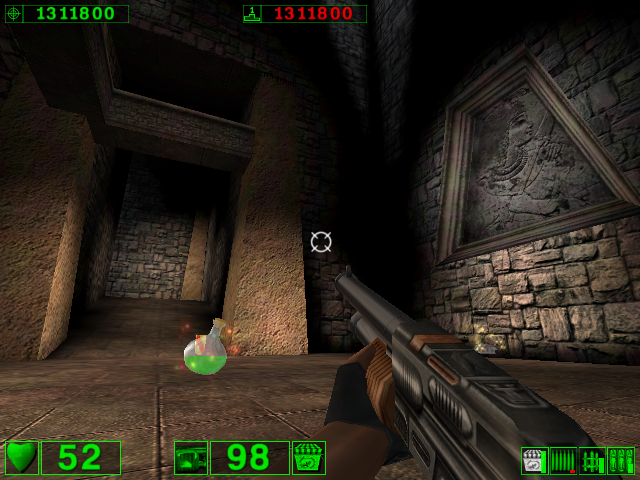
Task: Select the shotgun weapon icon
Action: 190,458
